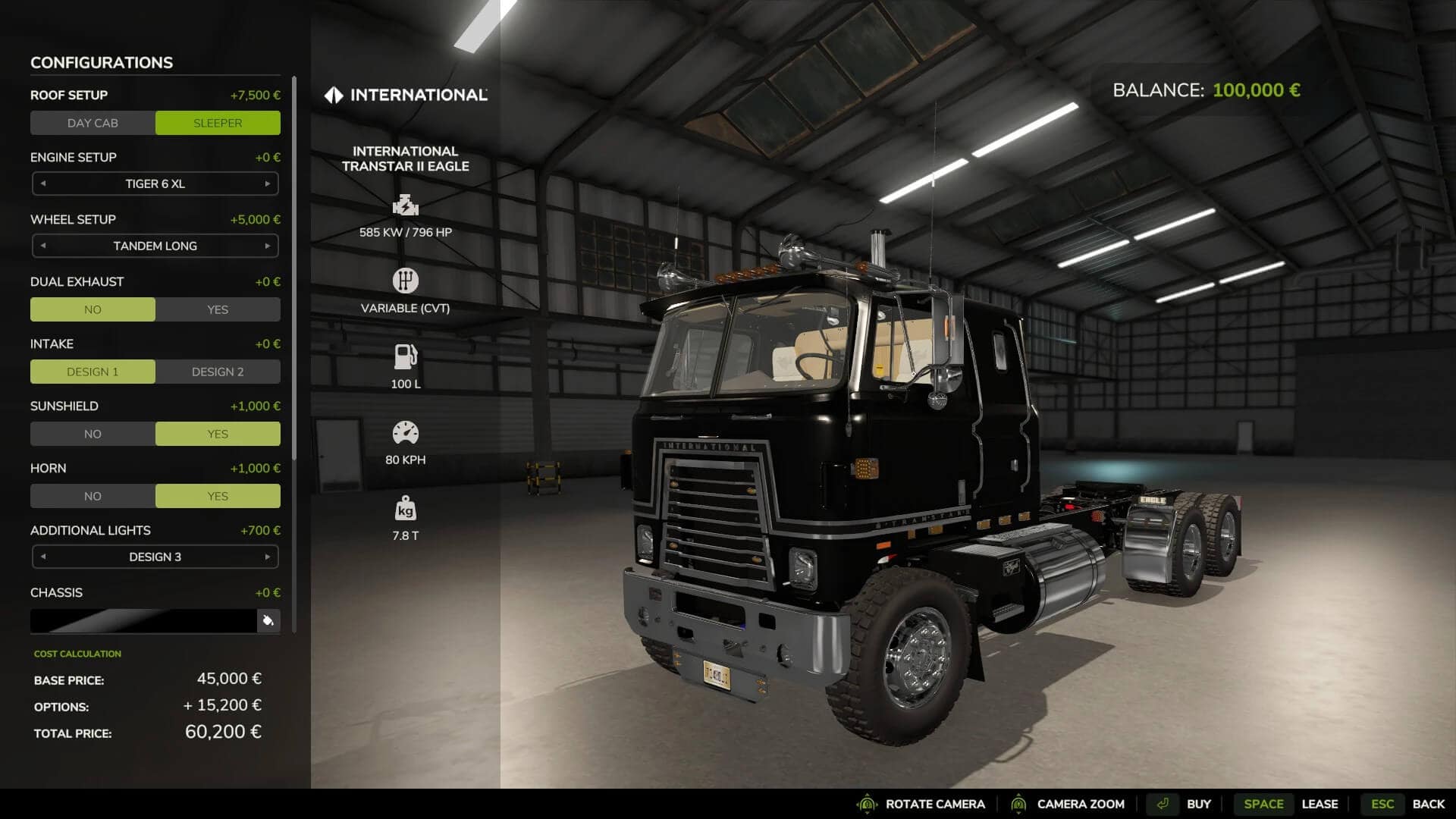Viewport: 1456px width, 819px height.
Task: Select Intake Design 1
Action: [x=93, y=372]
